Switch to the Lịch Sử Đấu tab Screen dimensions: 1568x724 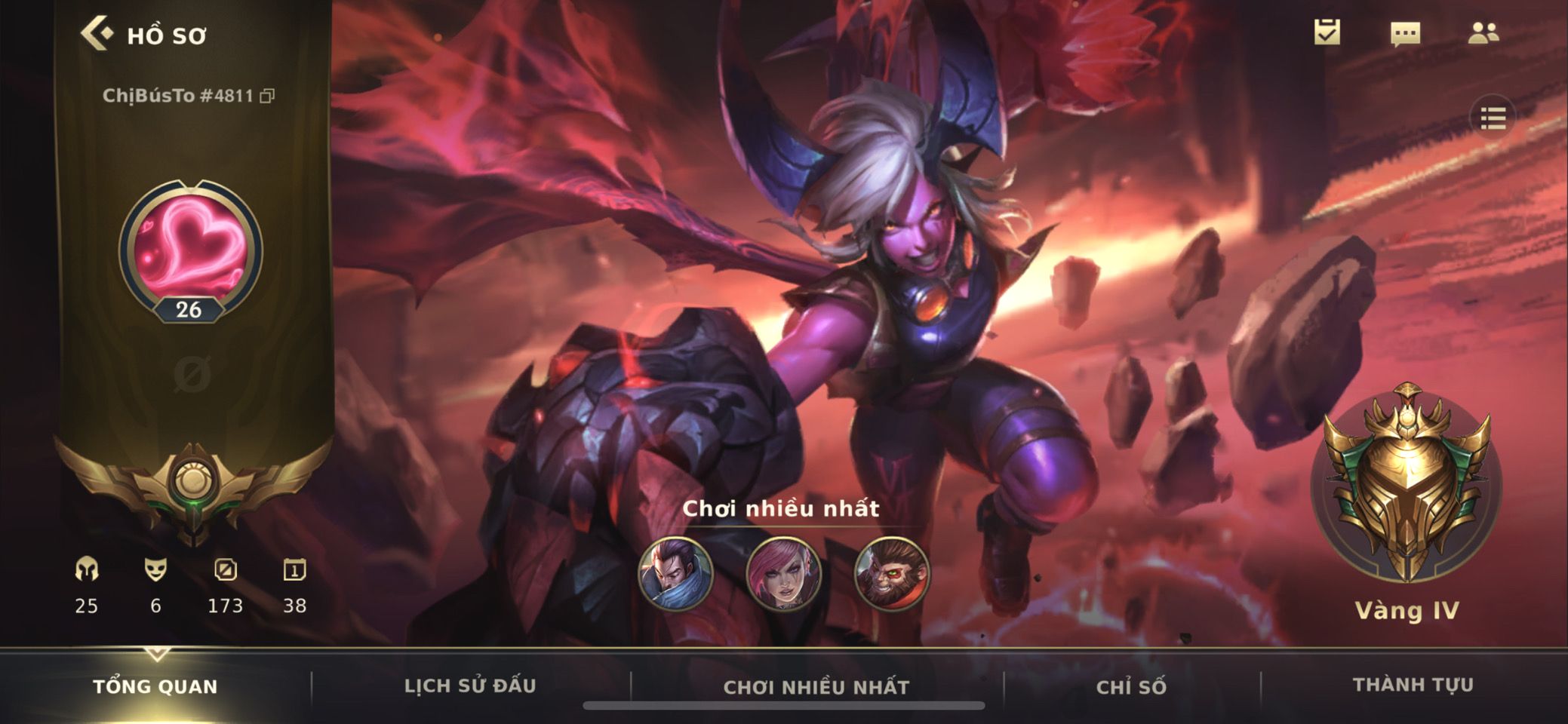470,686
